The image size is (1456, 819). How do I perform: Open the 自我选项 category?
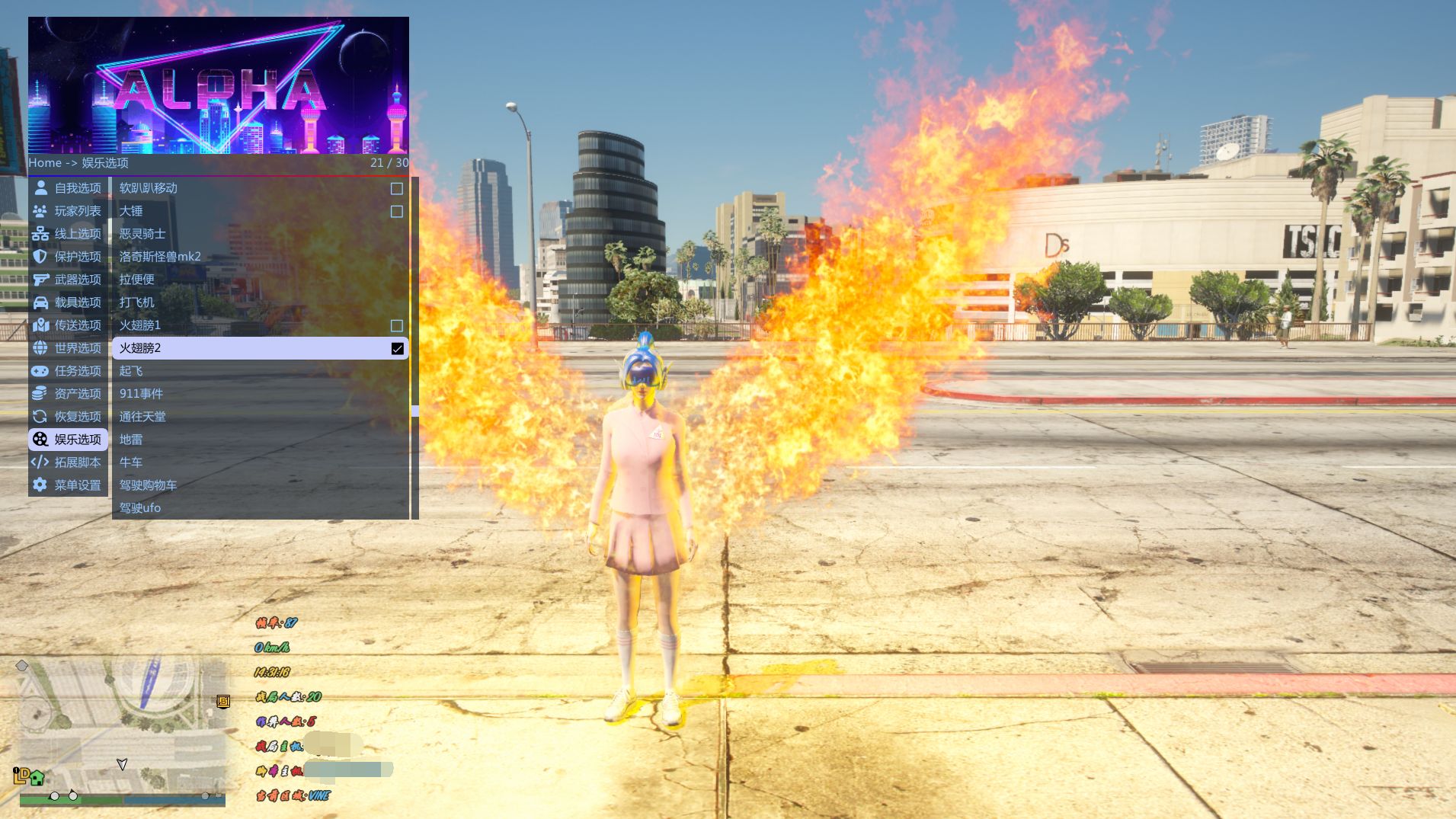point(68,188)
